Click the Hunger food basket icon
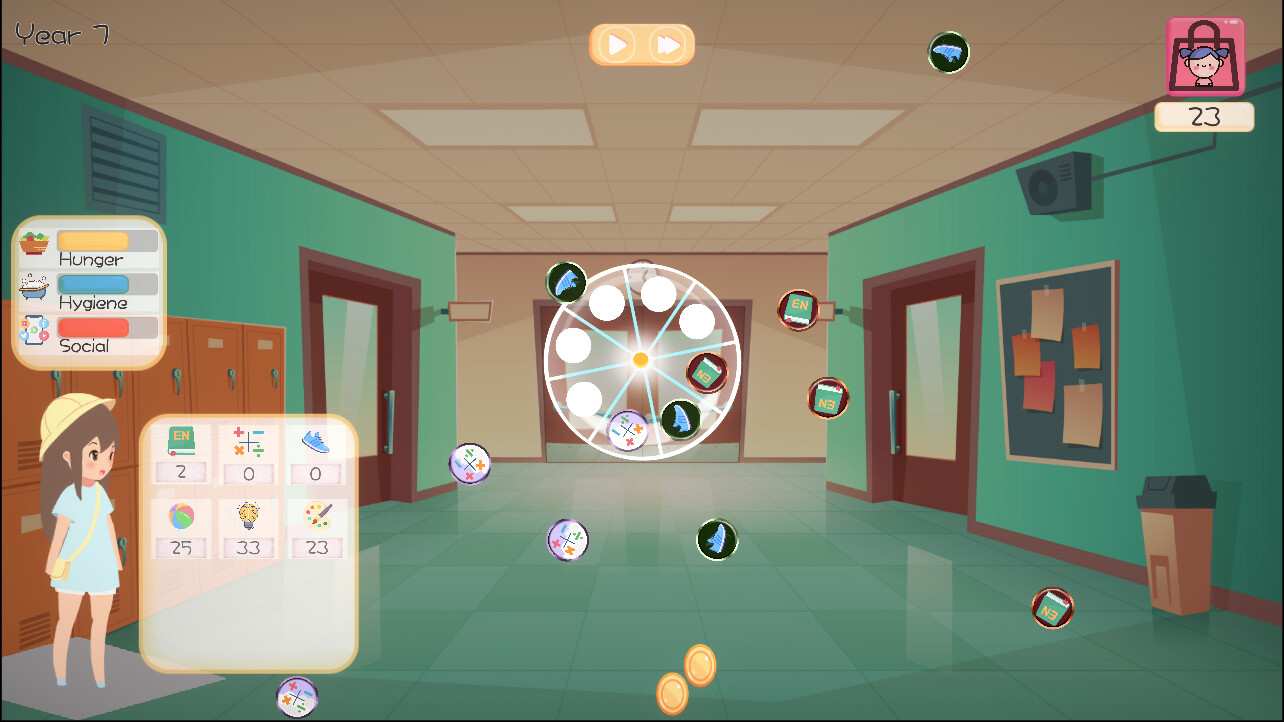Screen dimensions: 1284x722 (32, 240)
